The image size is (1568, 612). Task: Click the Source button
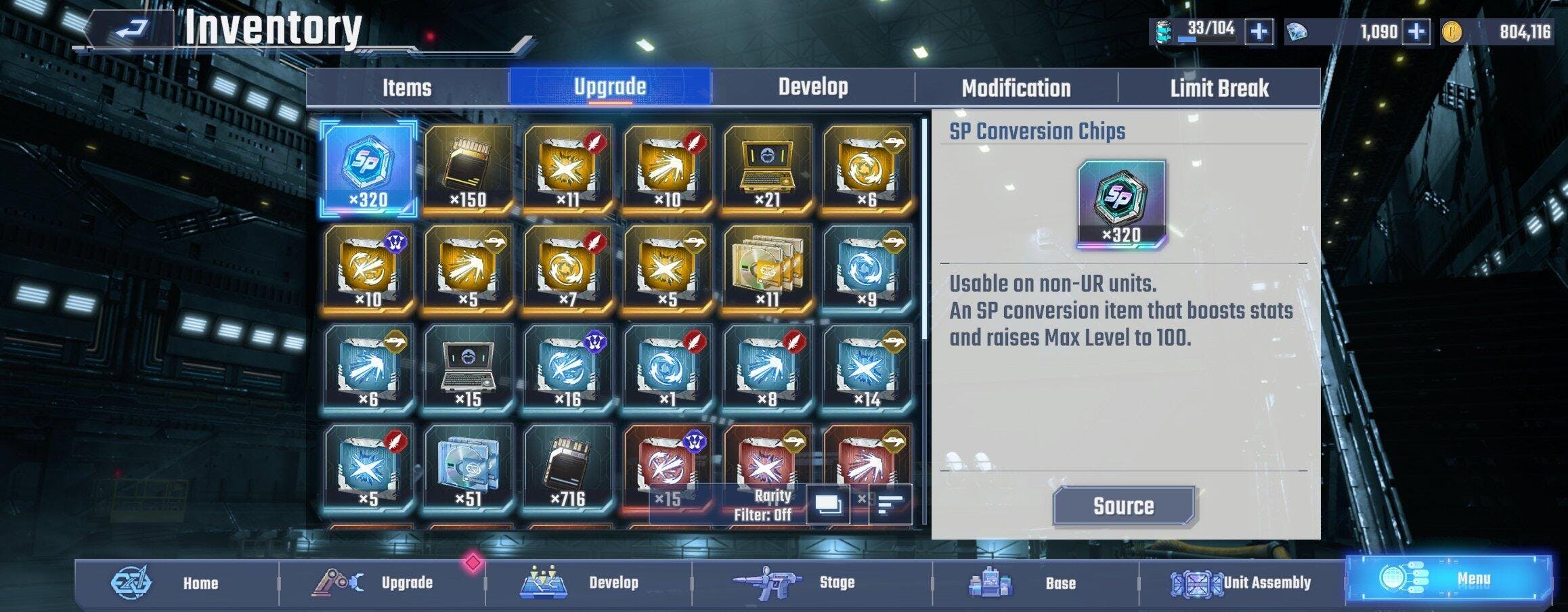point(1123,506)
